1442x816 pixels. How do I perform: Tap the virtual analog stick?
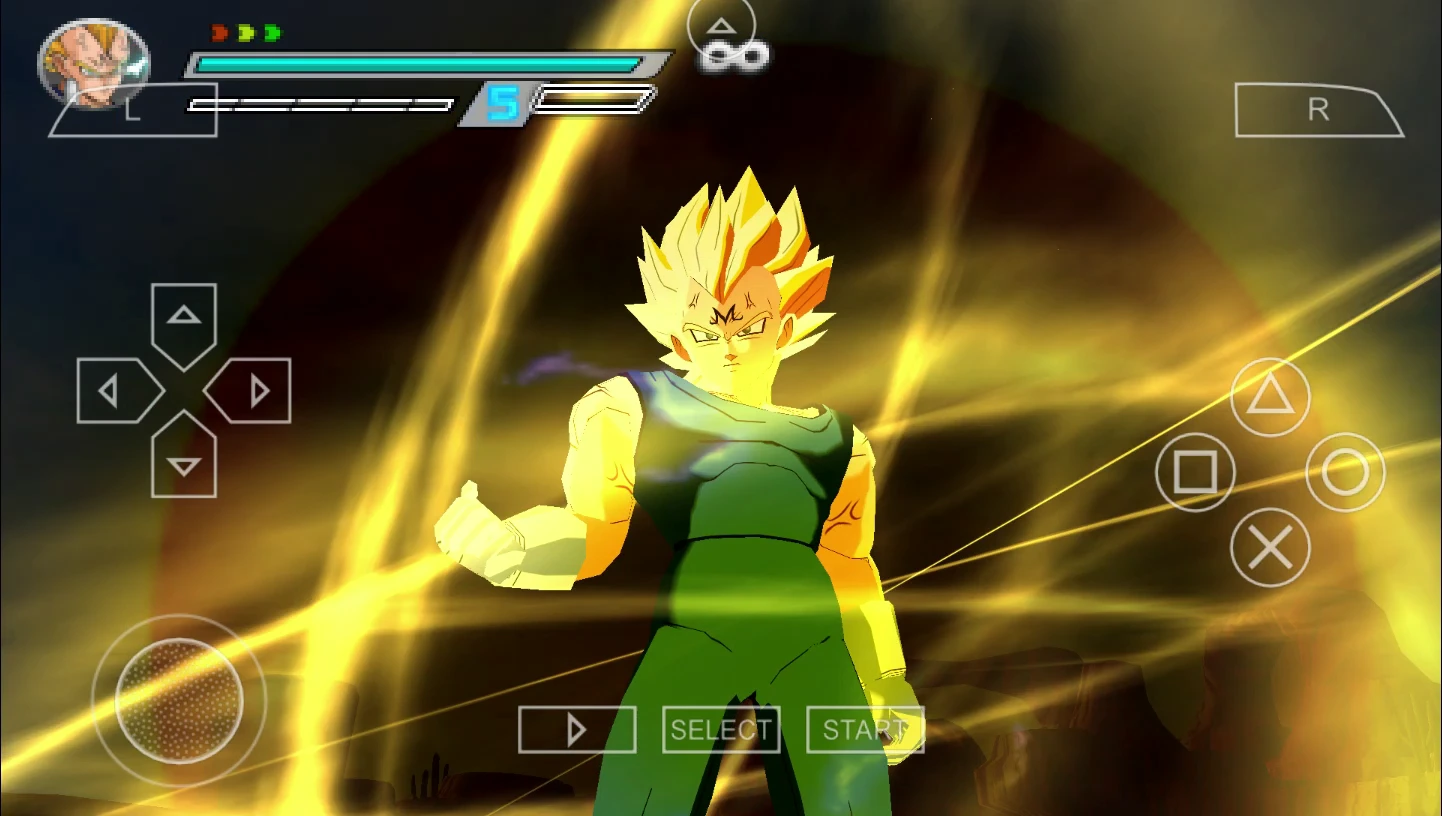(x=178, y=703)
